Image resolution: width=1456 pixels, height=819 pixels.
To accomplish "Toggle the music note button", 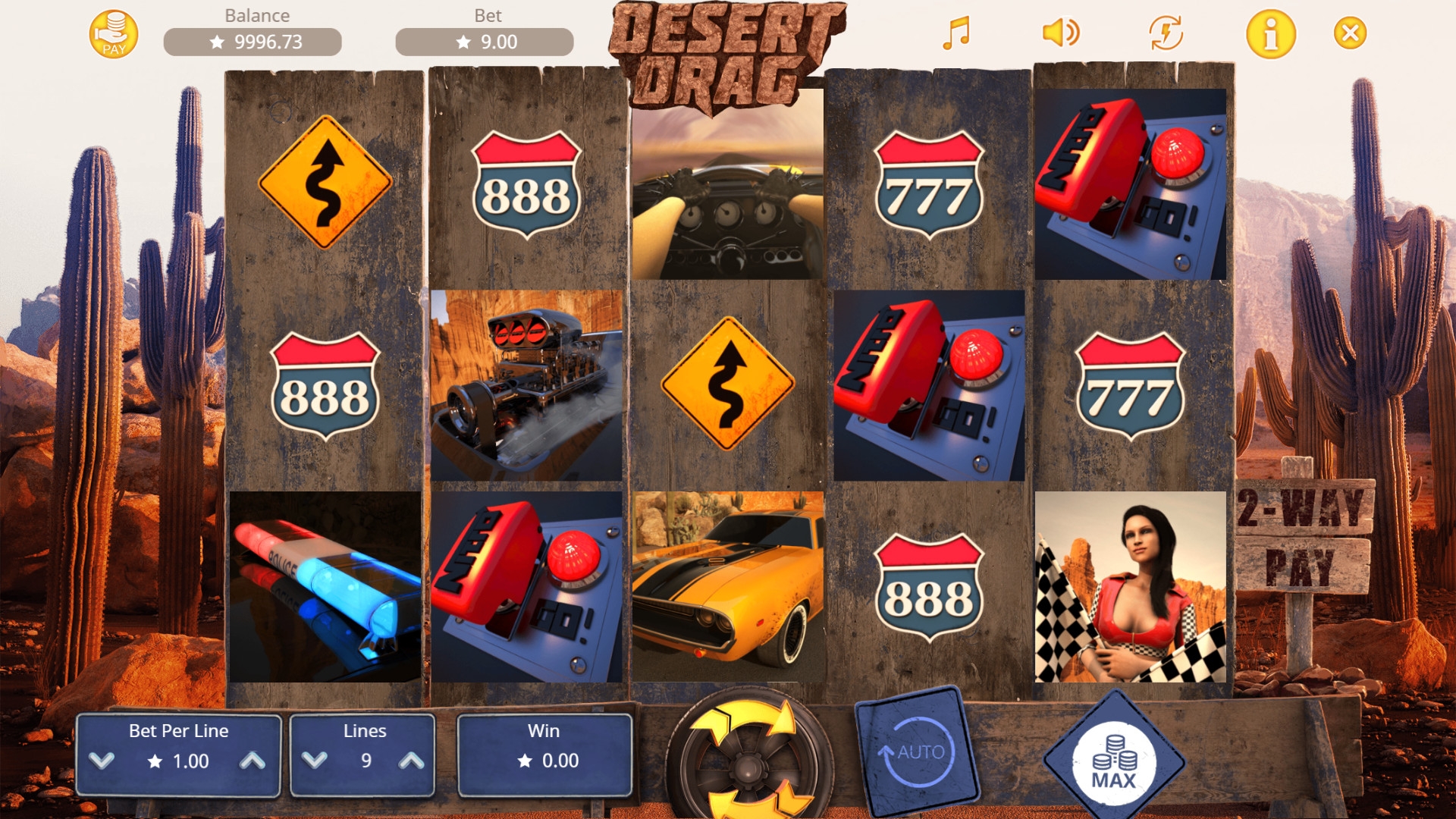I will pyautogui.click(x=956, y=33).
